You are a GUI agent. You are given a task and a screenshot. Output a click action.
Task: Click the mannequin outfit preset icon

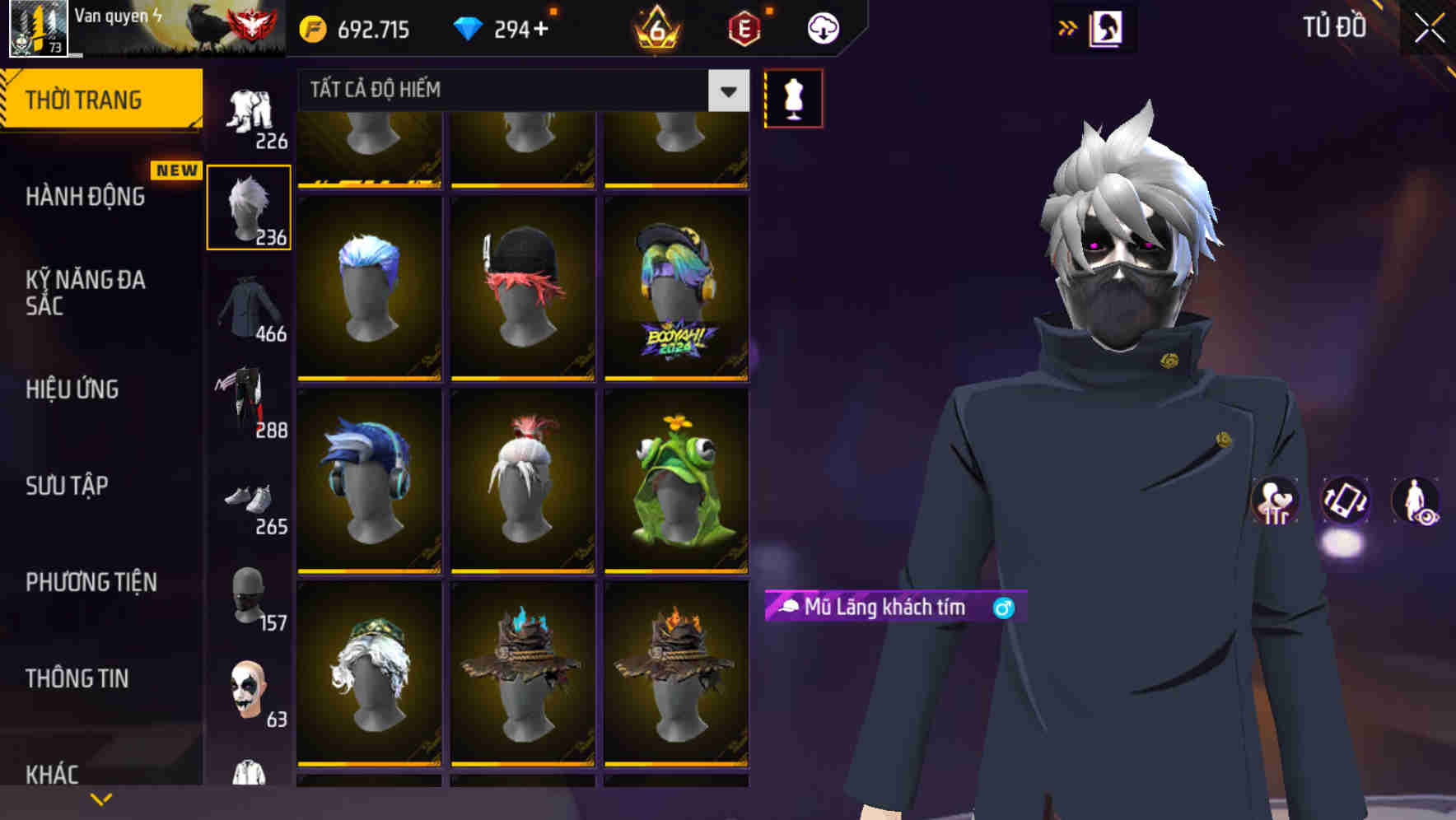[x=793, y=97]
